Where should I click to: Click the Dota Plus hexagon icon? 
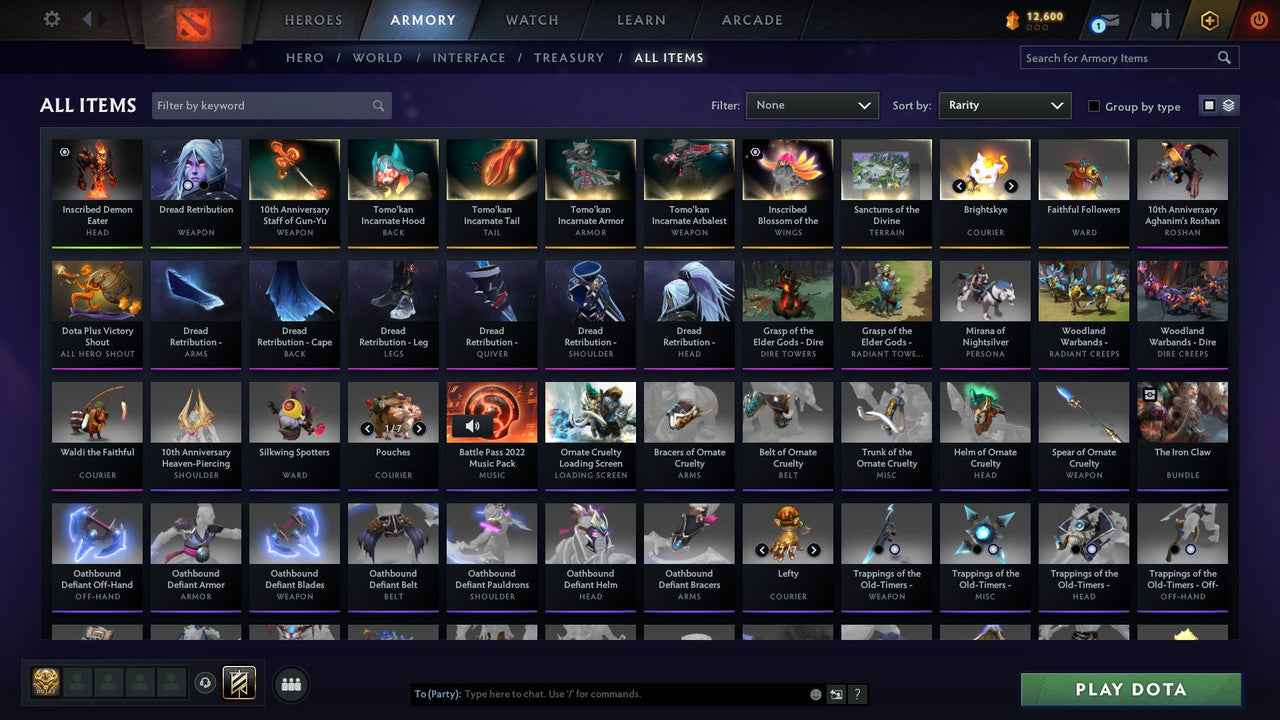(1210, 19)
